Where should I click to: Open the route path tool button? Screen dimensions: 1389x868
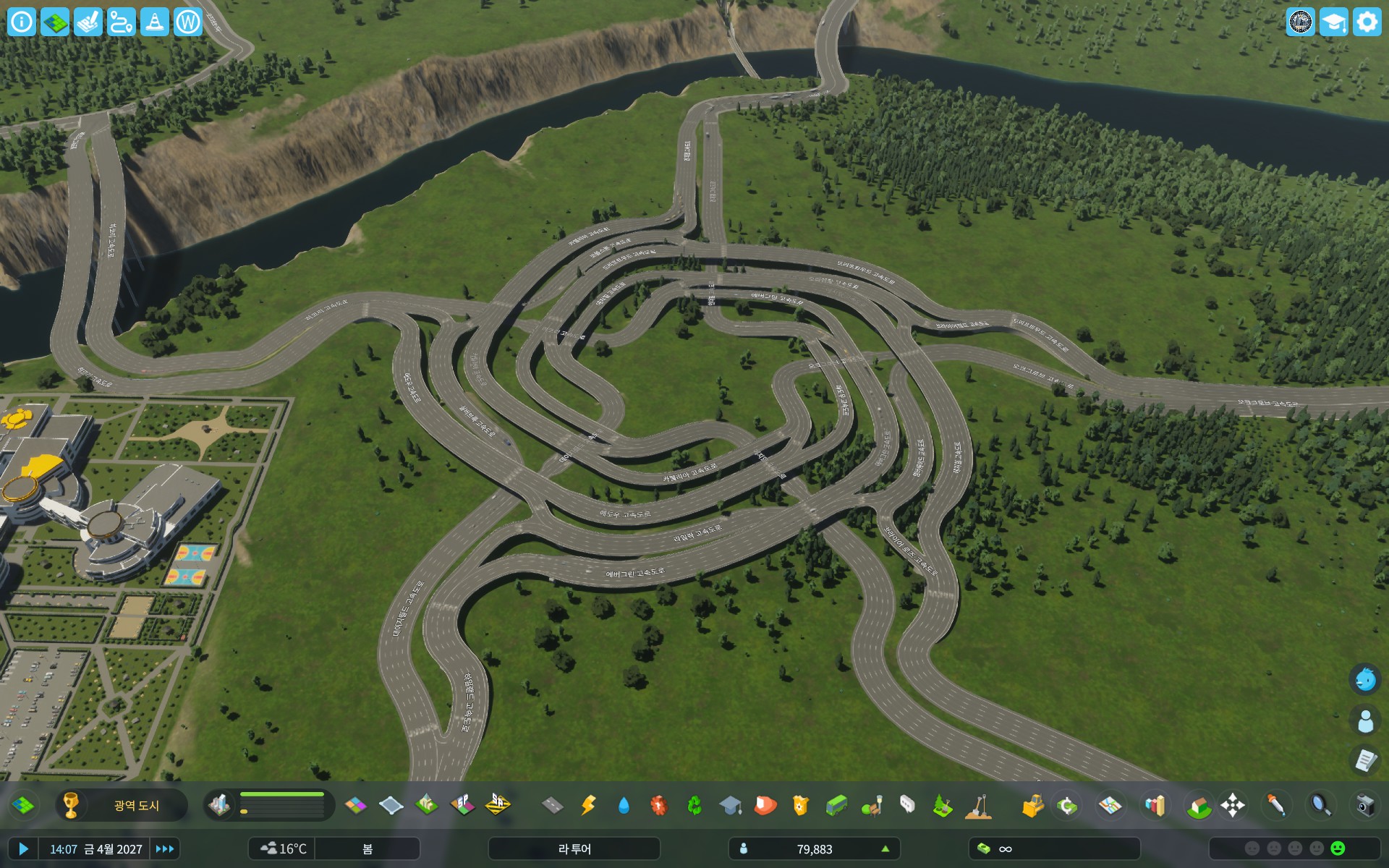(121, 22)
